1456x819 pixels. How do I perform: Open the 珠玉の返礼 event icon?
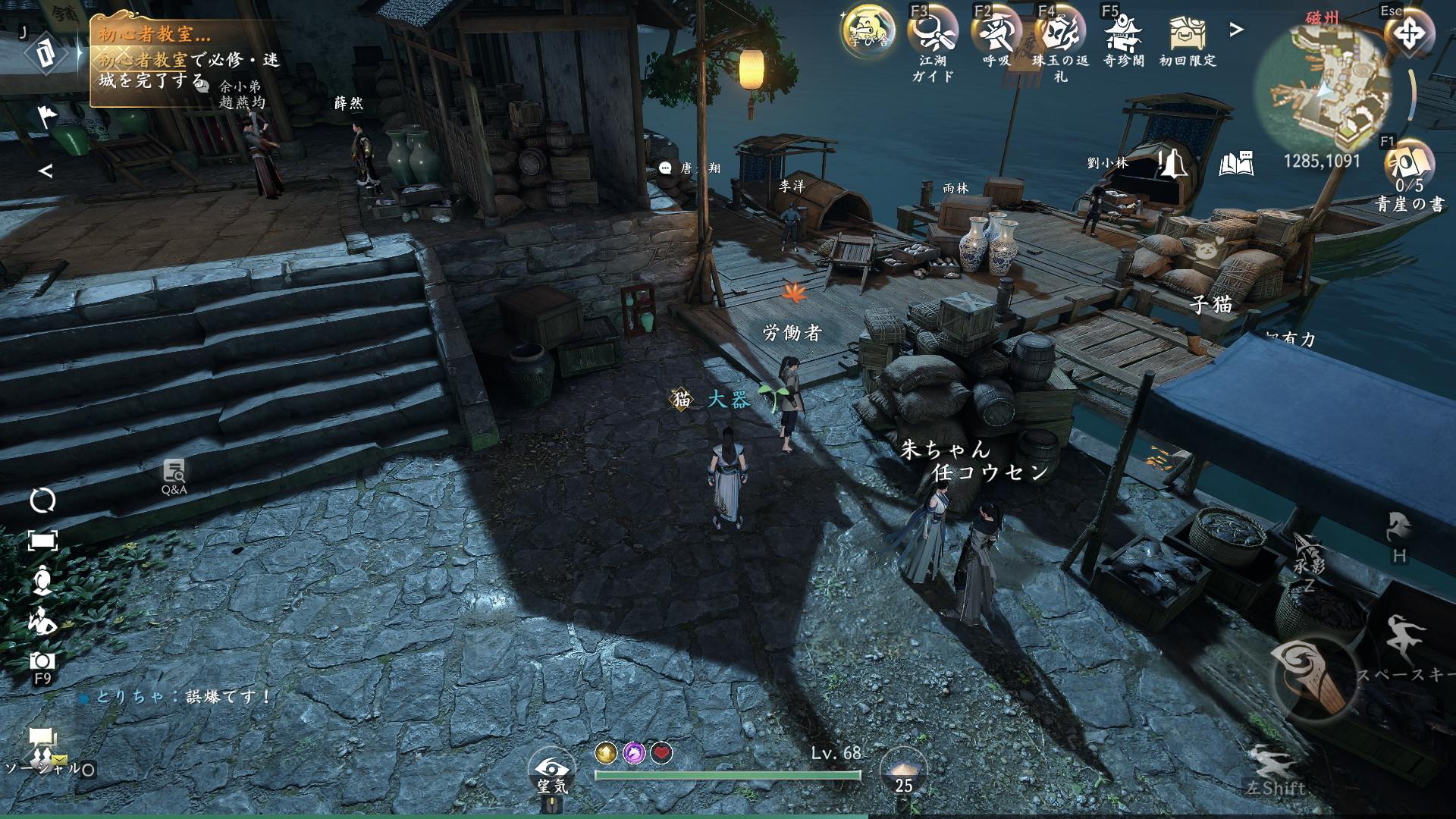coord(1060,33)
